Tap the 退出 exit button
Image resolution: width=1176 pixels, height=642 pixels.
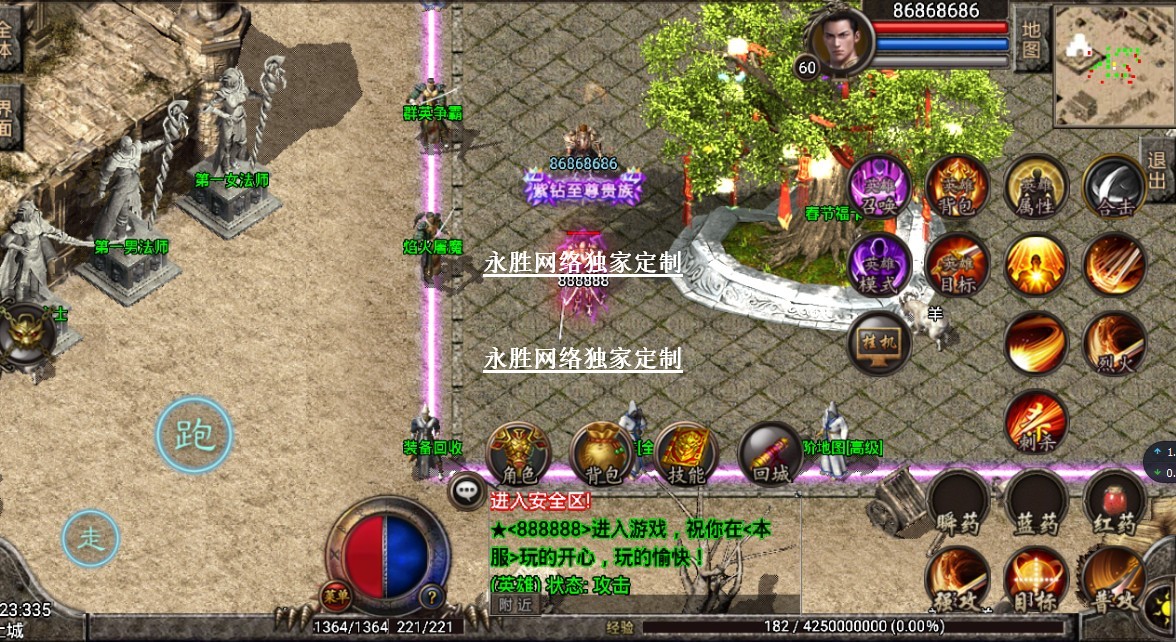click(x=1157, y=171)
